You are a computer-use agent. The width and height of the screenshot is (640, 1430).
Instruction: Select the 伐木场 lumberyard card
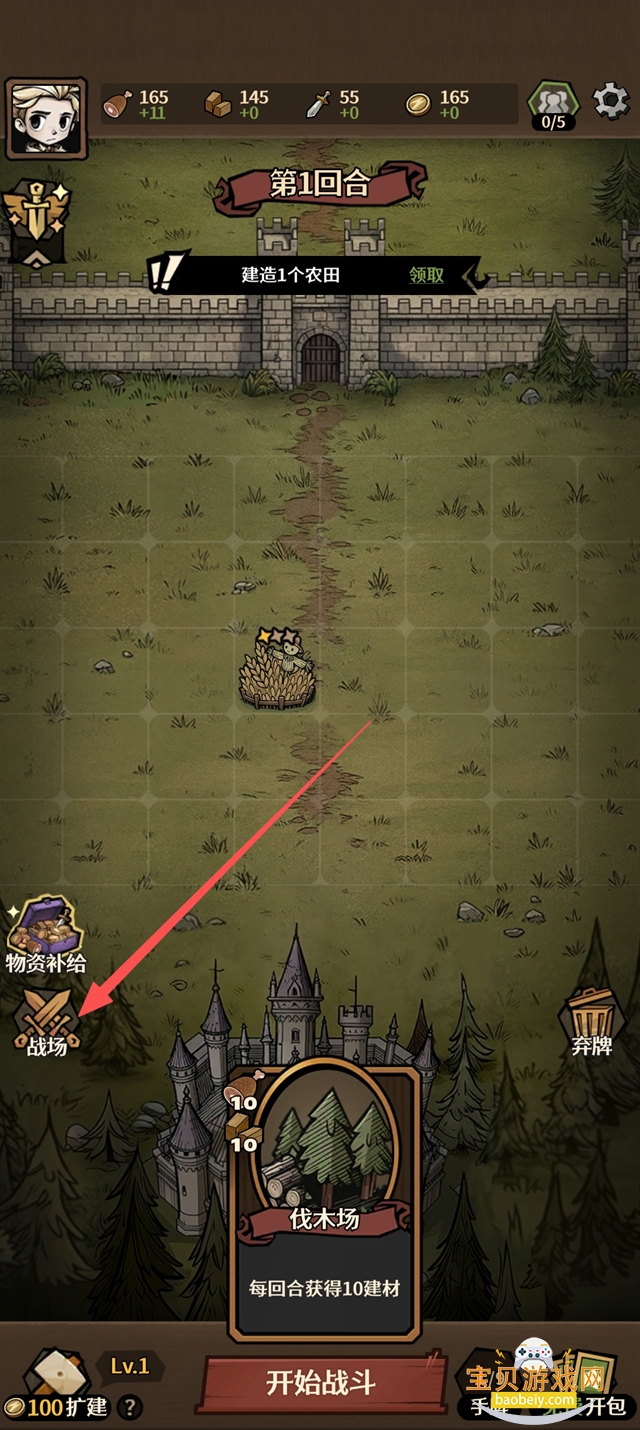coord(324,1198)
